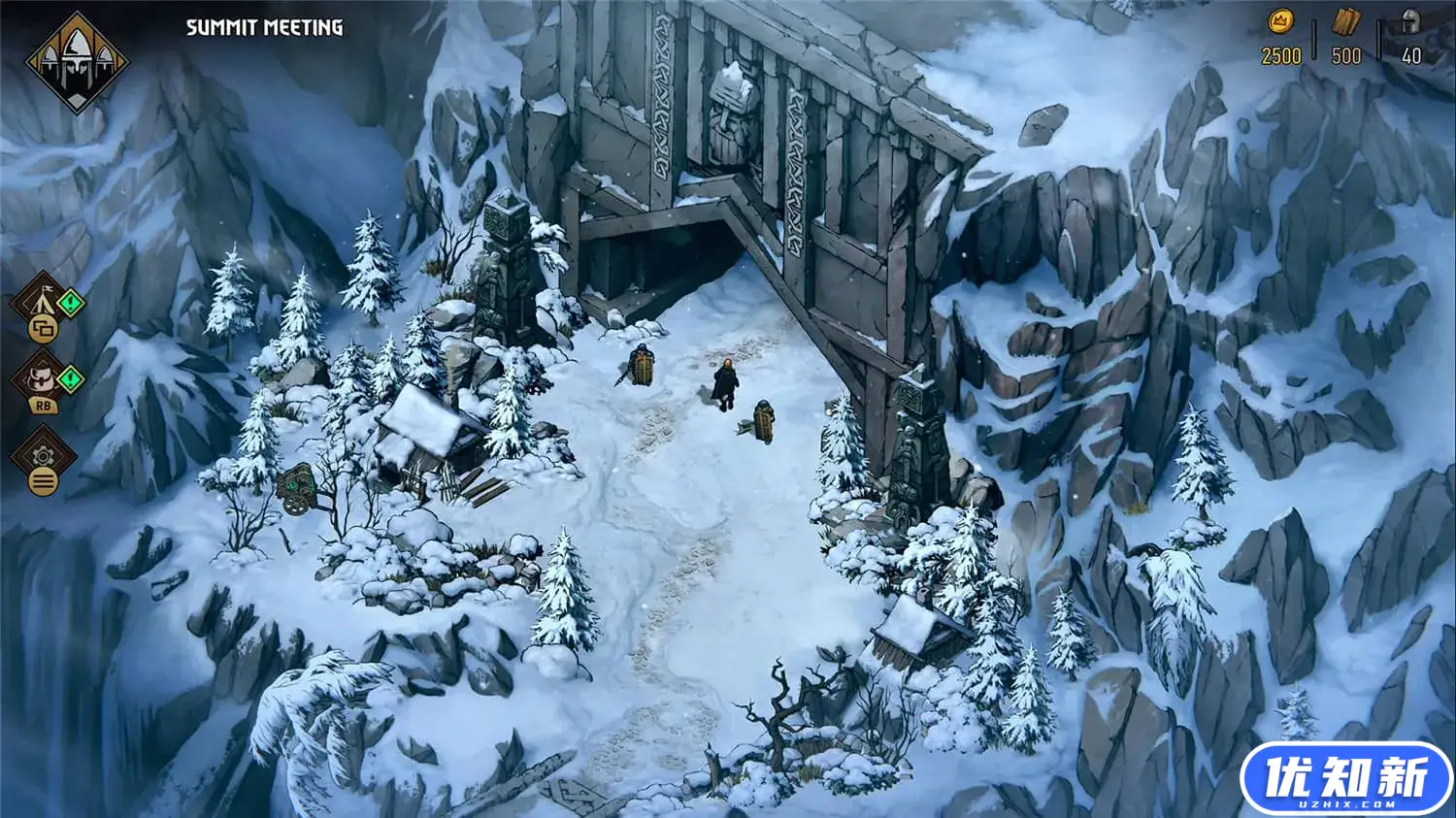Select the helmeted army emblem
Viewport: 1456px width, 818px height.
75,60
